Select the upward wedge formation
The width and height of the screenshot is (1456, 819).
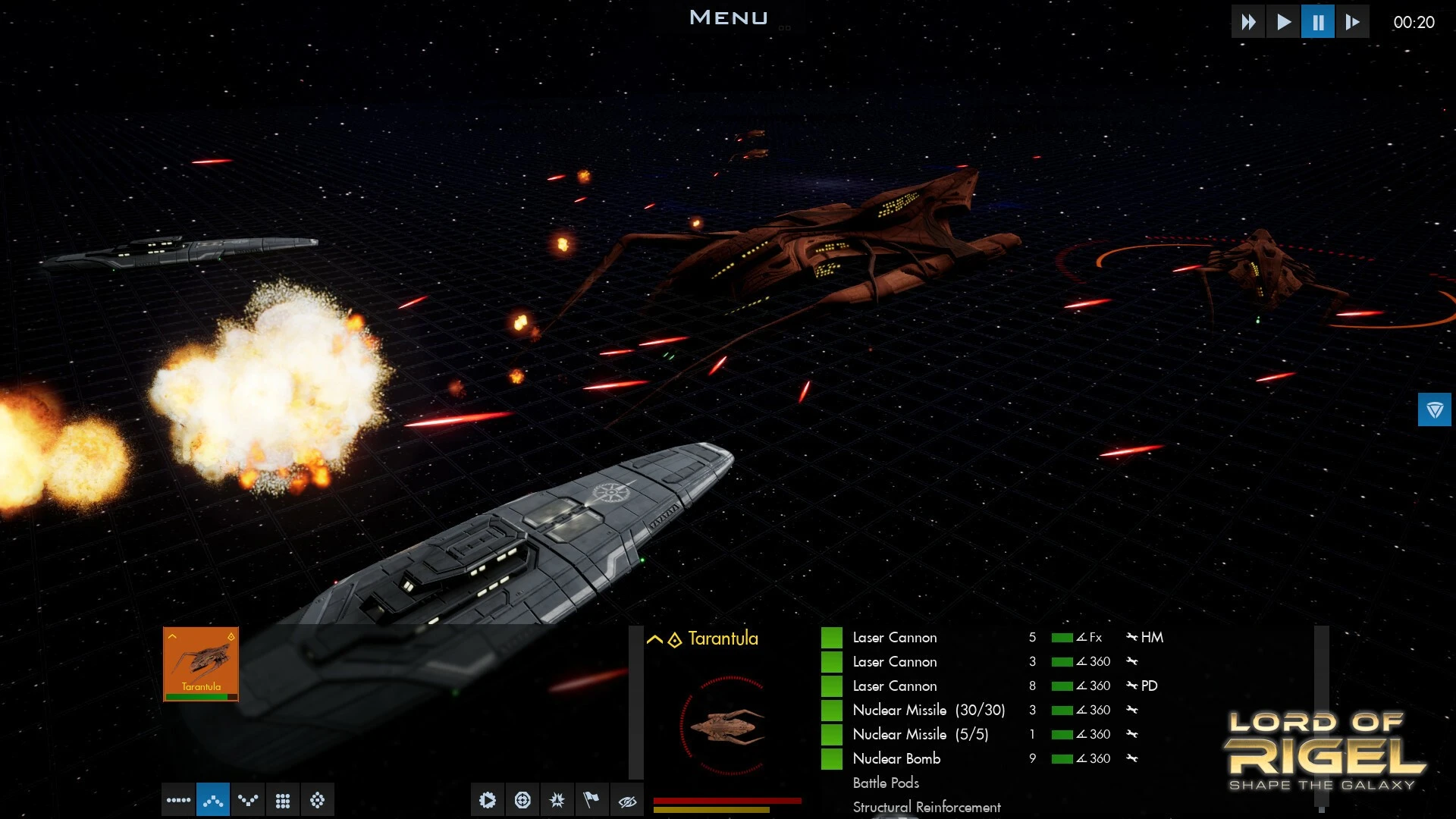pos(213,800)
